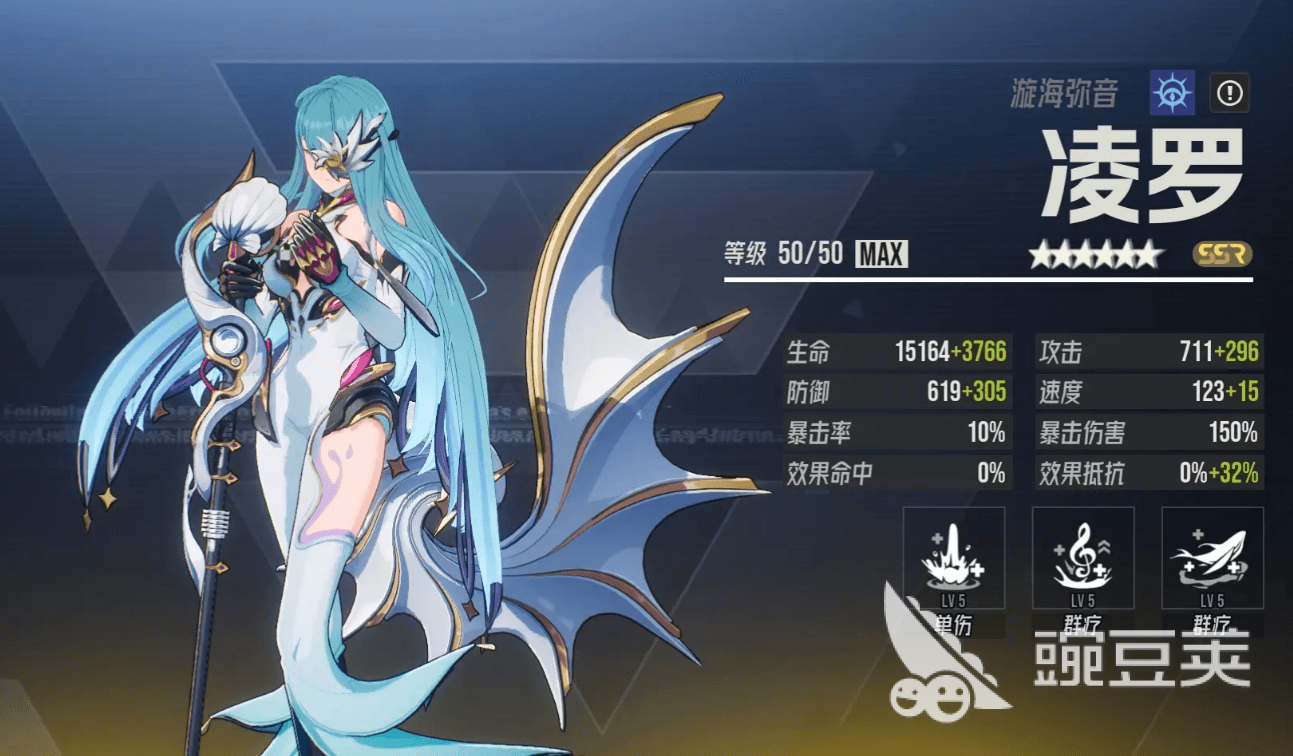Inspect the whale group-heal skill icon

[x=1212, y=558]
